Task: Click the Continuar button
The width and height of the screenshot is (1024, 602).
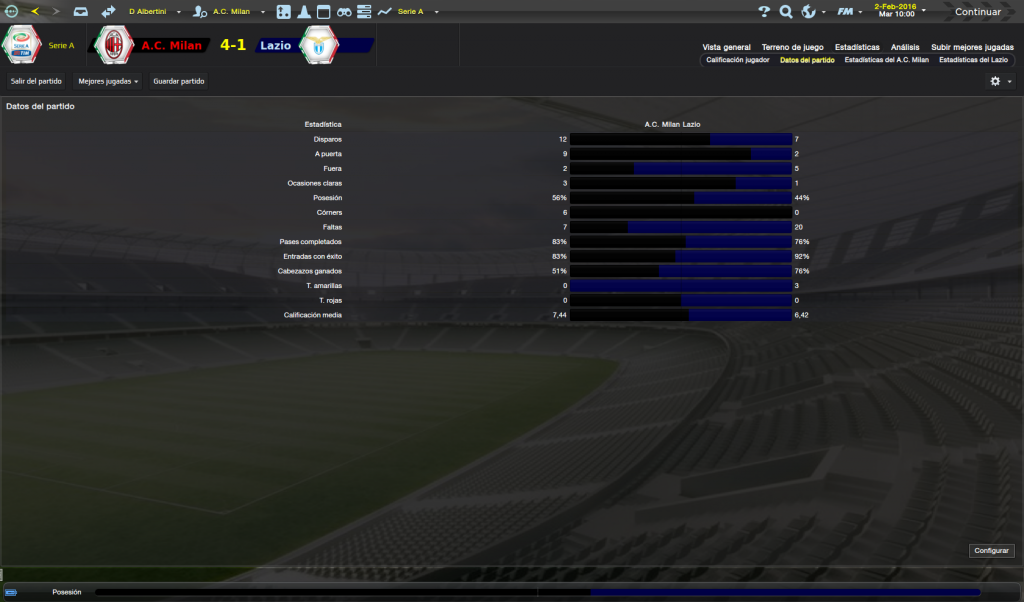Action: (977, 12)
